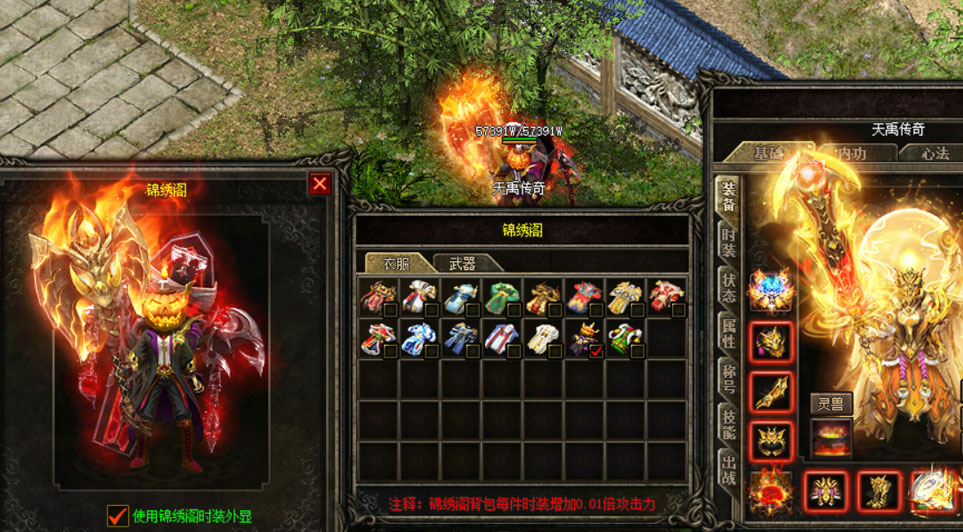Open the 武器 tab
The image size is (963, 532).
pos(461,263)
